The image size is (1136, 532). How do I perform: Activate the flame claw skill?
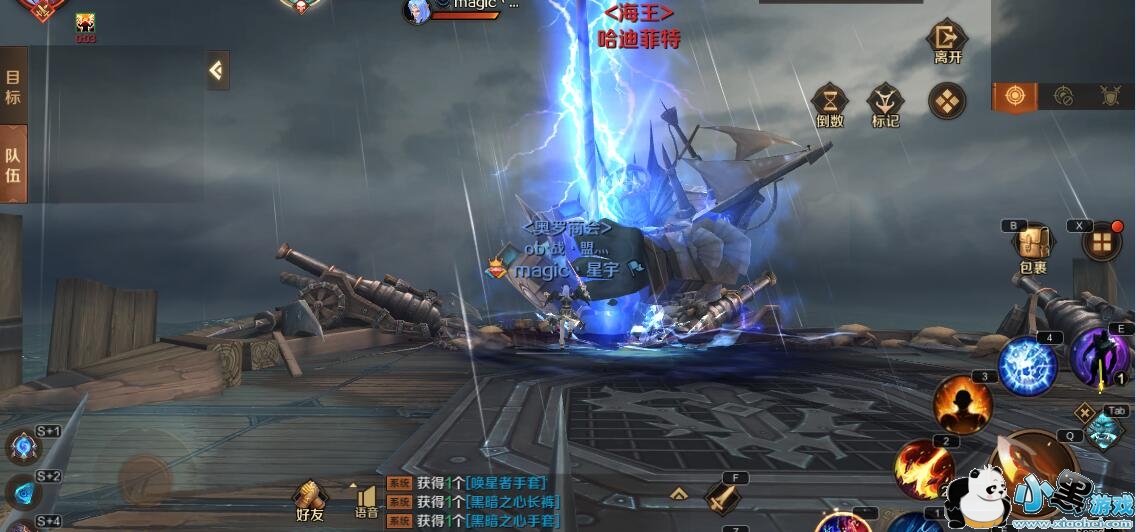click(924, 467)
